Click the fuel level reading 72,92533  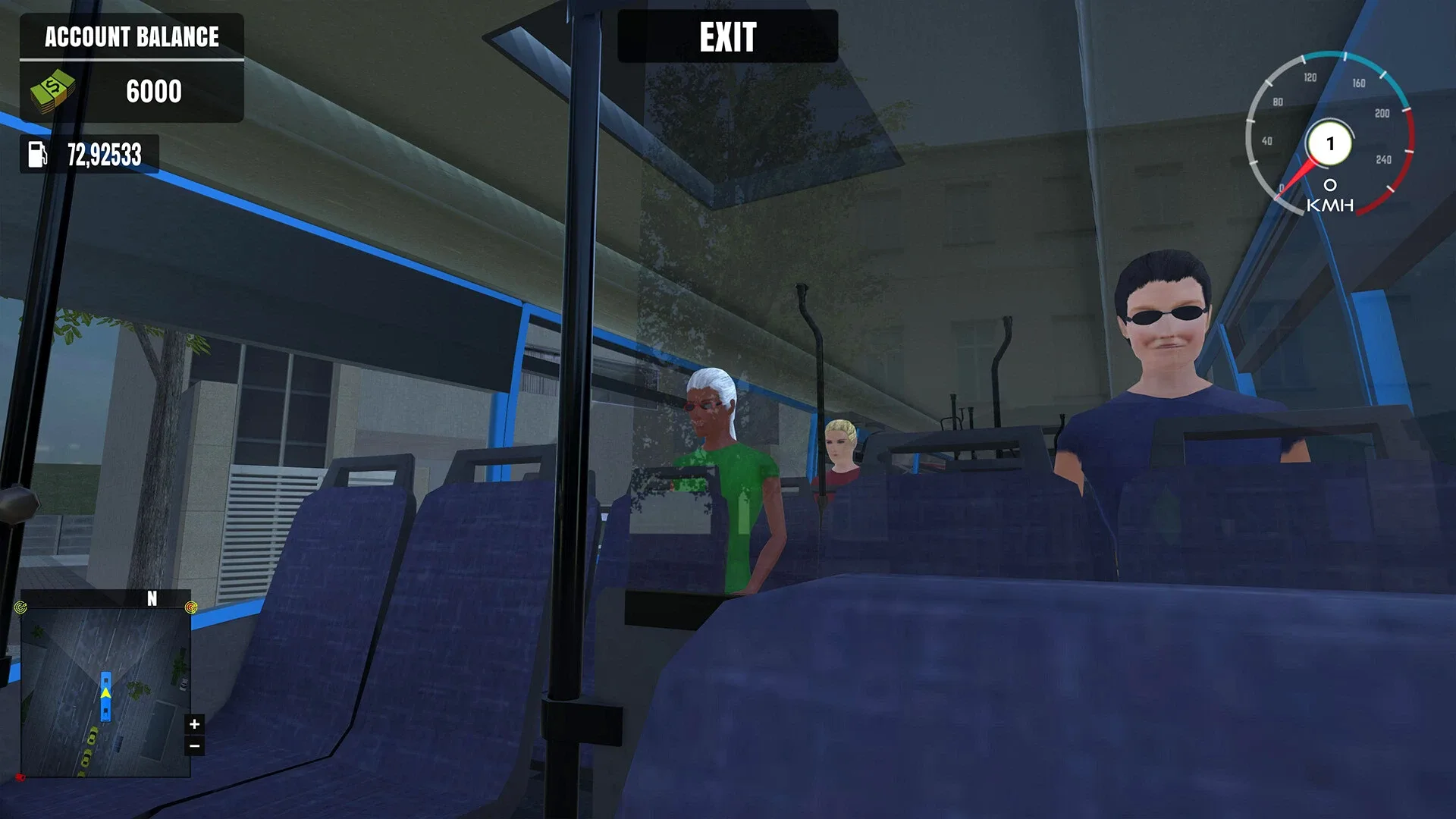106,155
